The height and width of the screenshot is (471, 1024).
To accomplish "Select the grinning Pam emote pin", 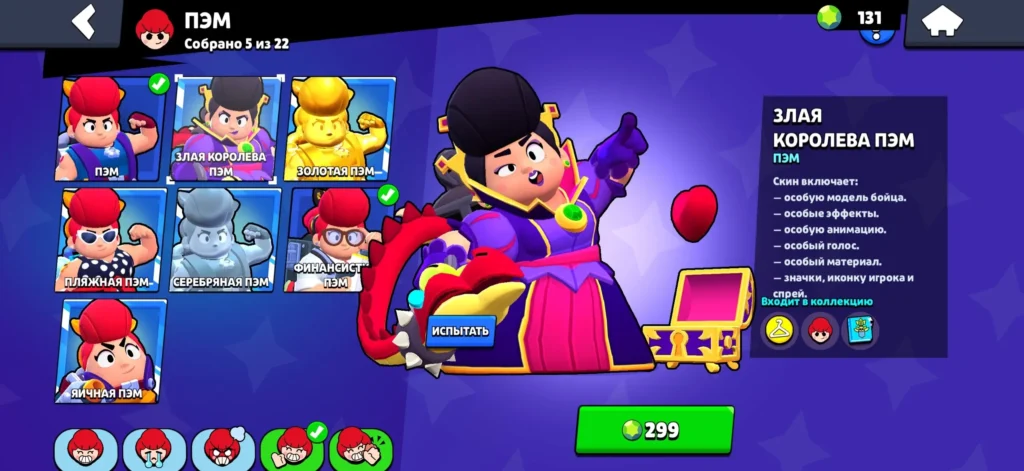I will coord(85,448).
